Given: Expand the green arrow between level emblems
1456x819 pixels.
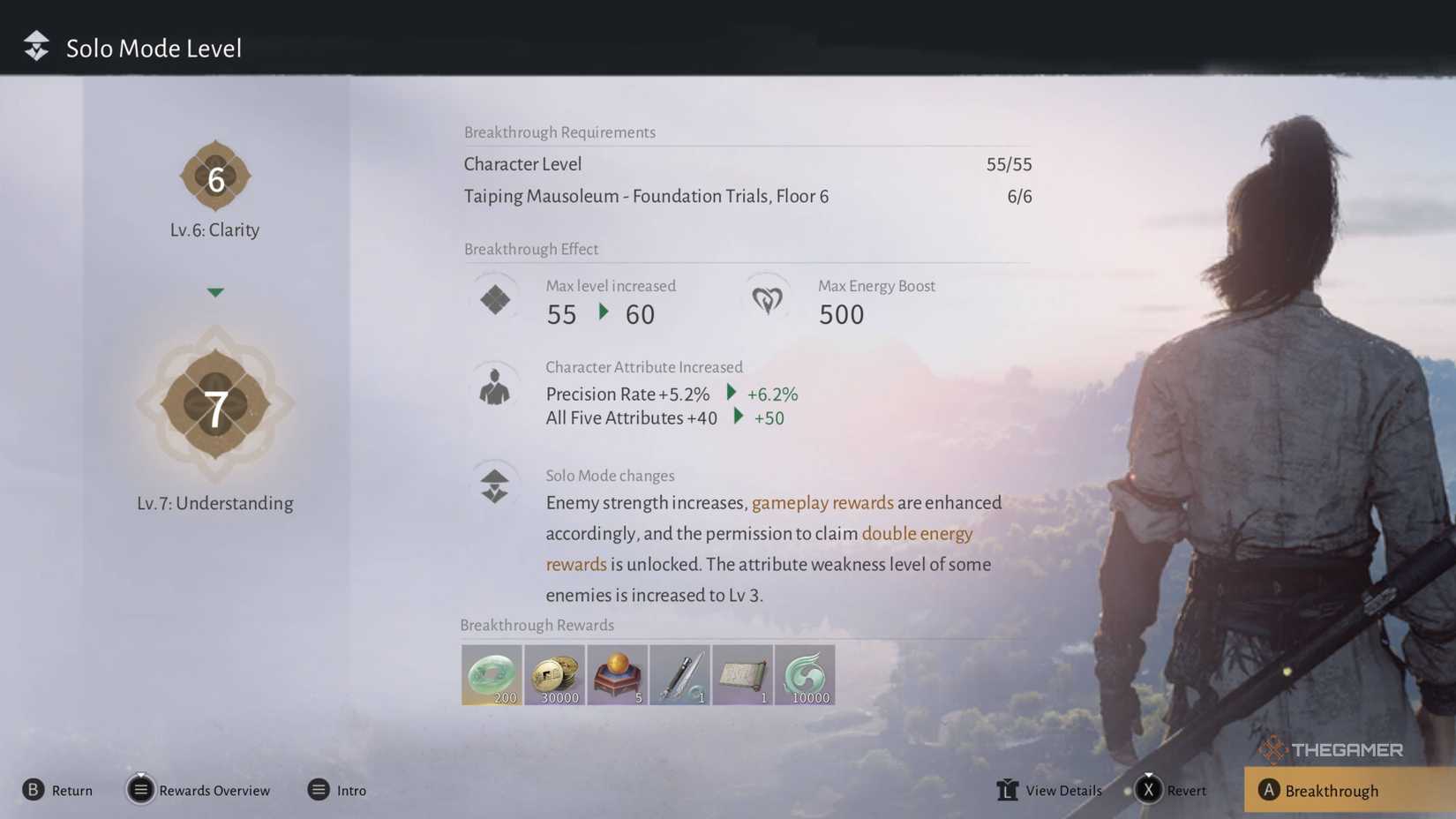Looking at the screenshot, I should coord(215,291).
